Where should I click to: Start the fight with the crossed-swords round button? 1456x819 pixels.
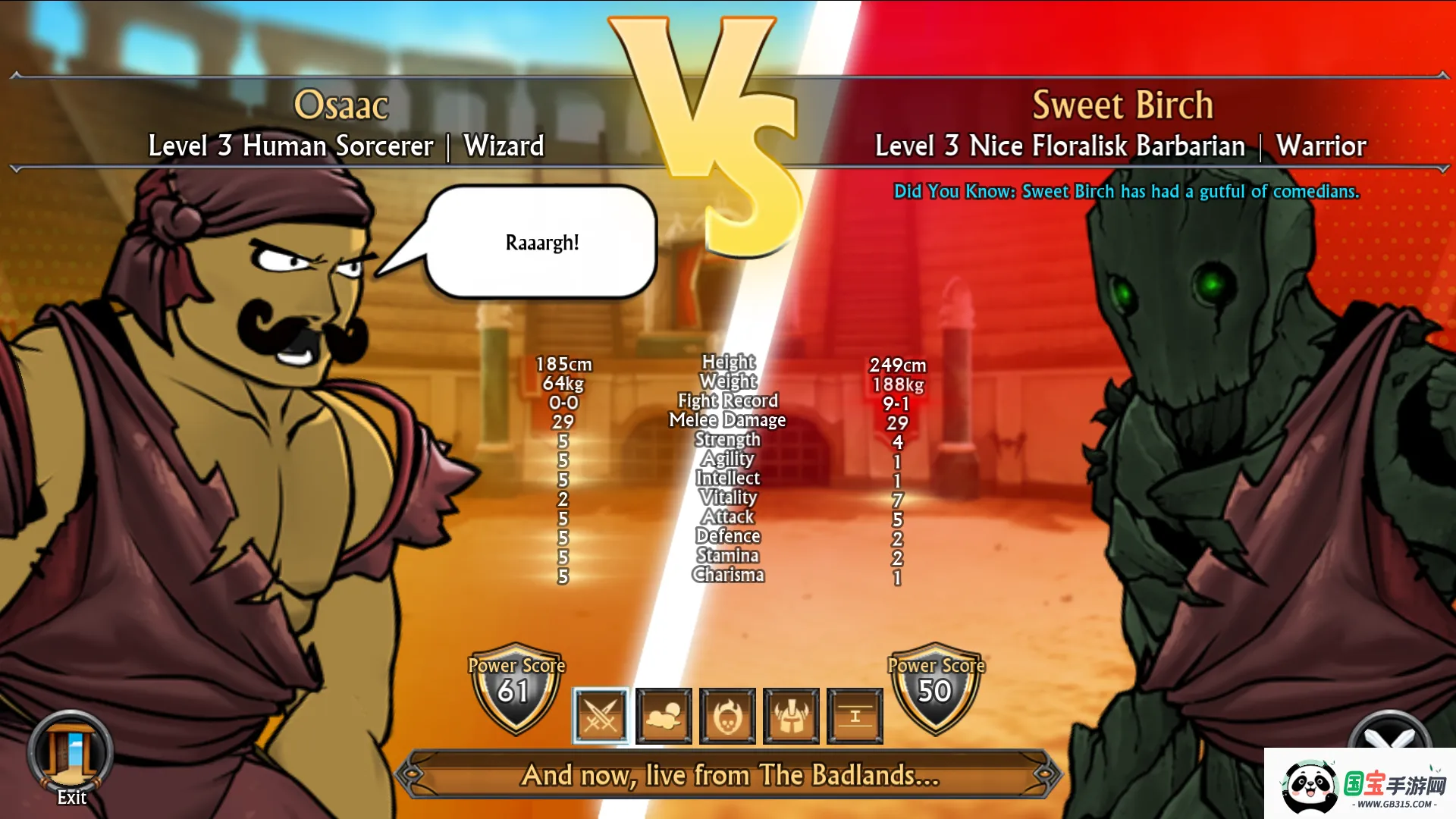tap(1389, 731)
